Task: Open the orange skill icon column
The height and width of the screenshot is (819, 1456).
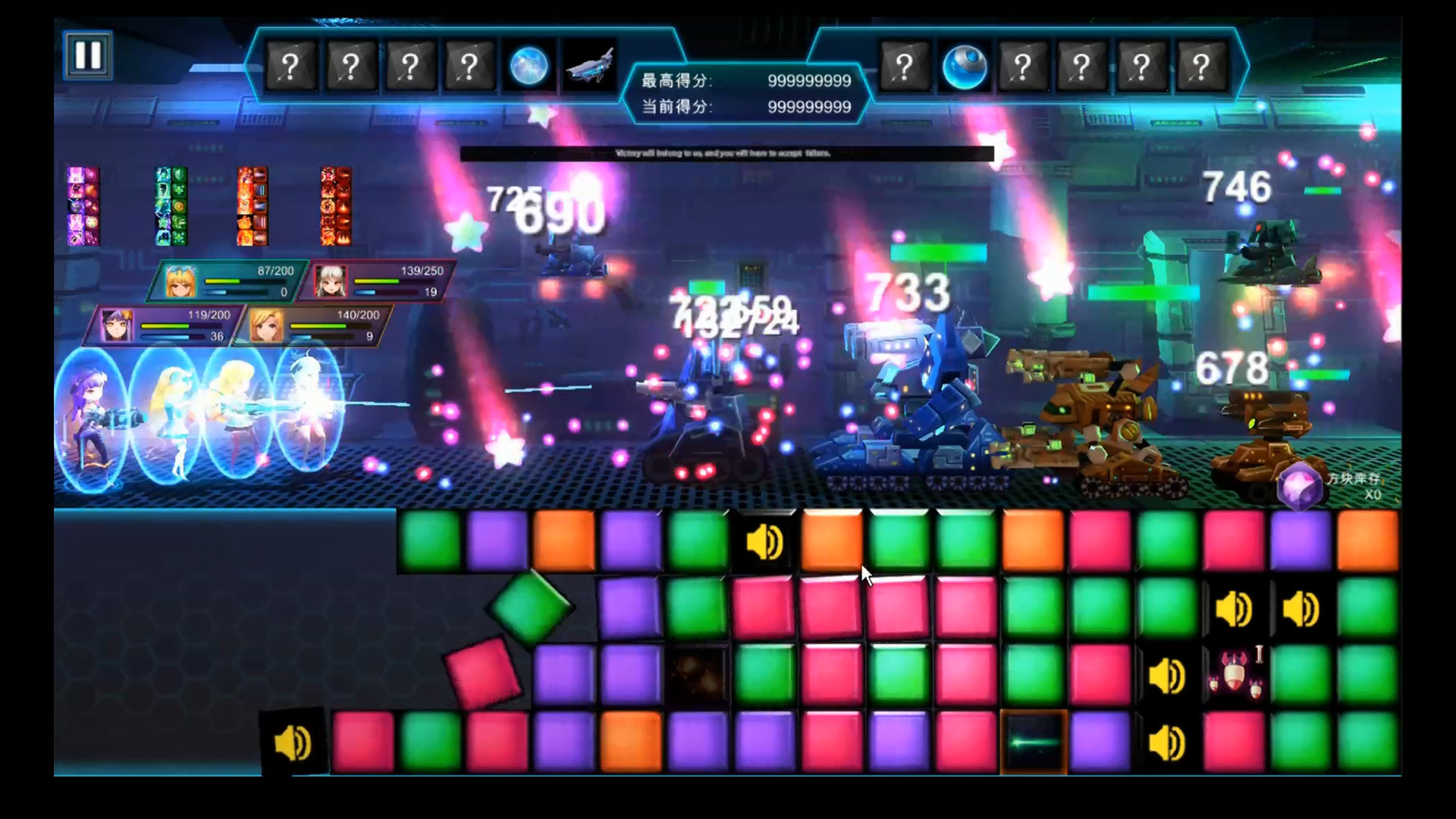Action: click(253, 206)
